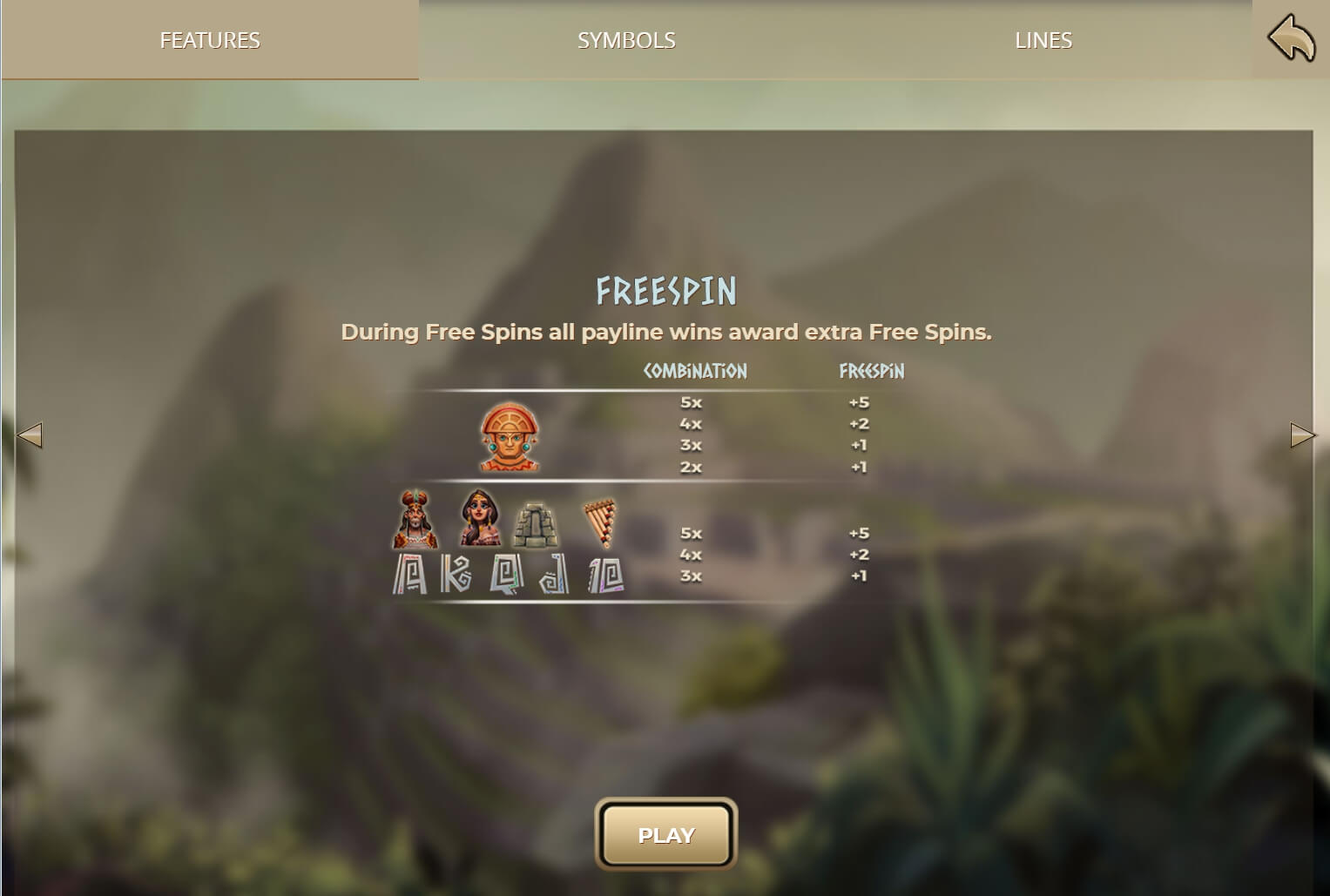Show the Lines tab

pyautogui.click(x=1043, y=40)
